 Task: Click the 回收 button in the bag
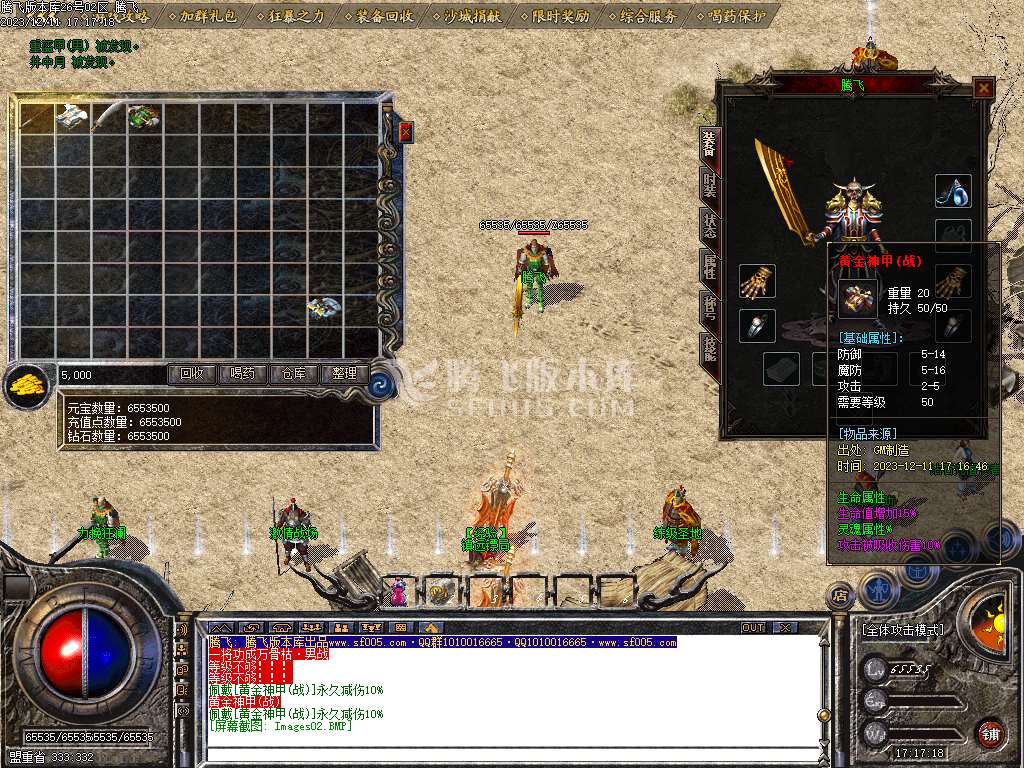pos(191,374)
